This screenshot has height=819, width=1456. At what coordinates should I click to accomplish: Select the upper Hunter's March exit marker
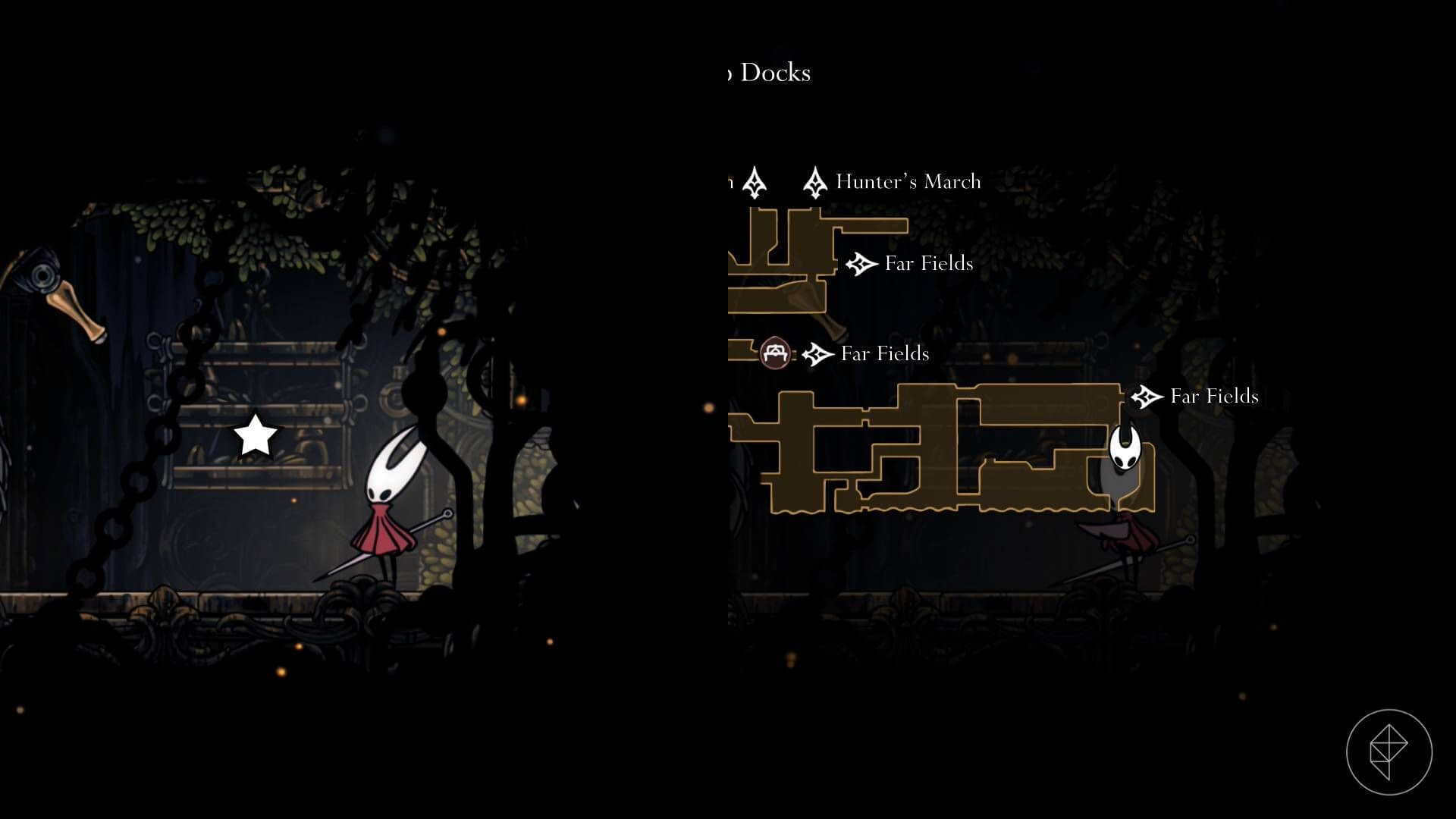coord(815,182)
